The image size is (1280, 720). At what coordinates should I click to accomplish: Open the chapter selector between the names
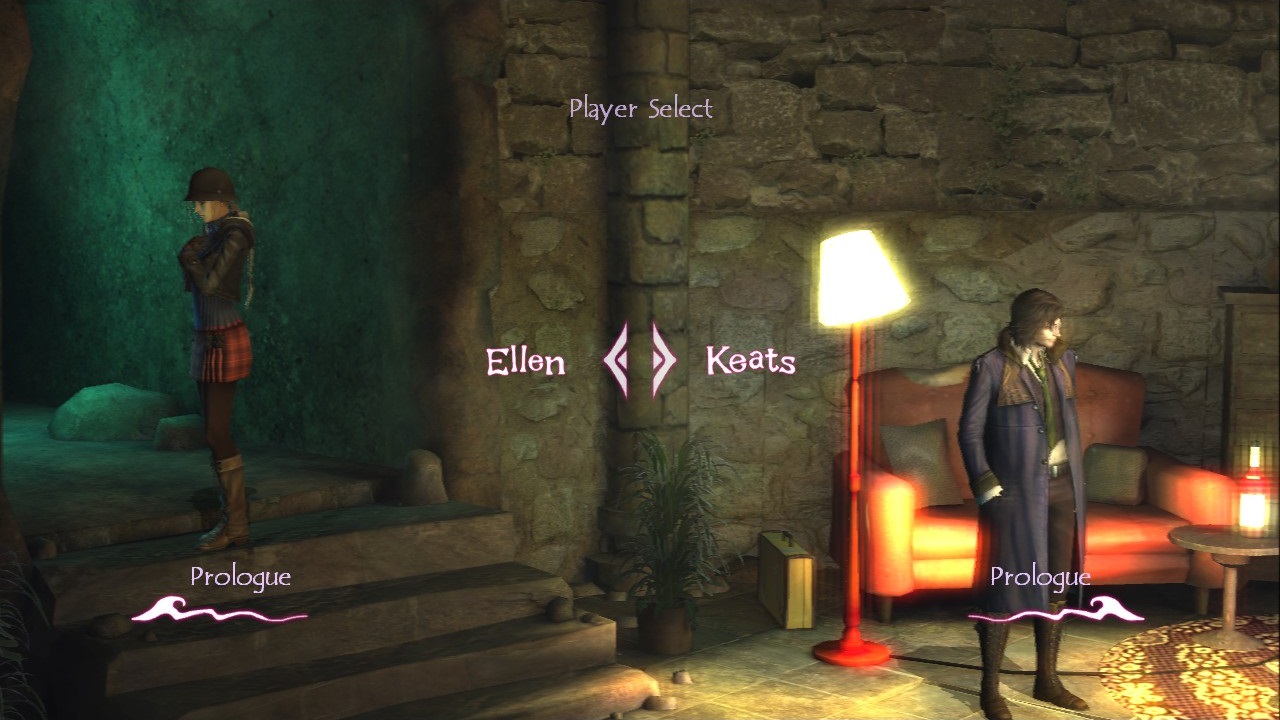tap(636, 362)
